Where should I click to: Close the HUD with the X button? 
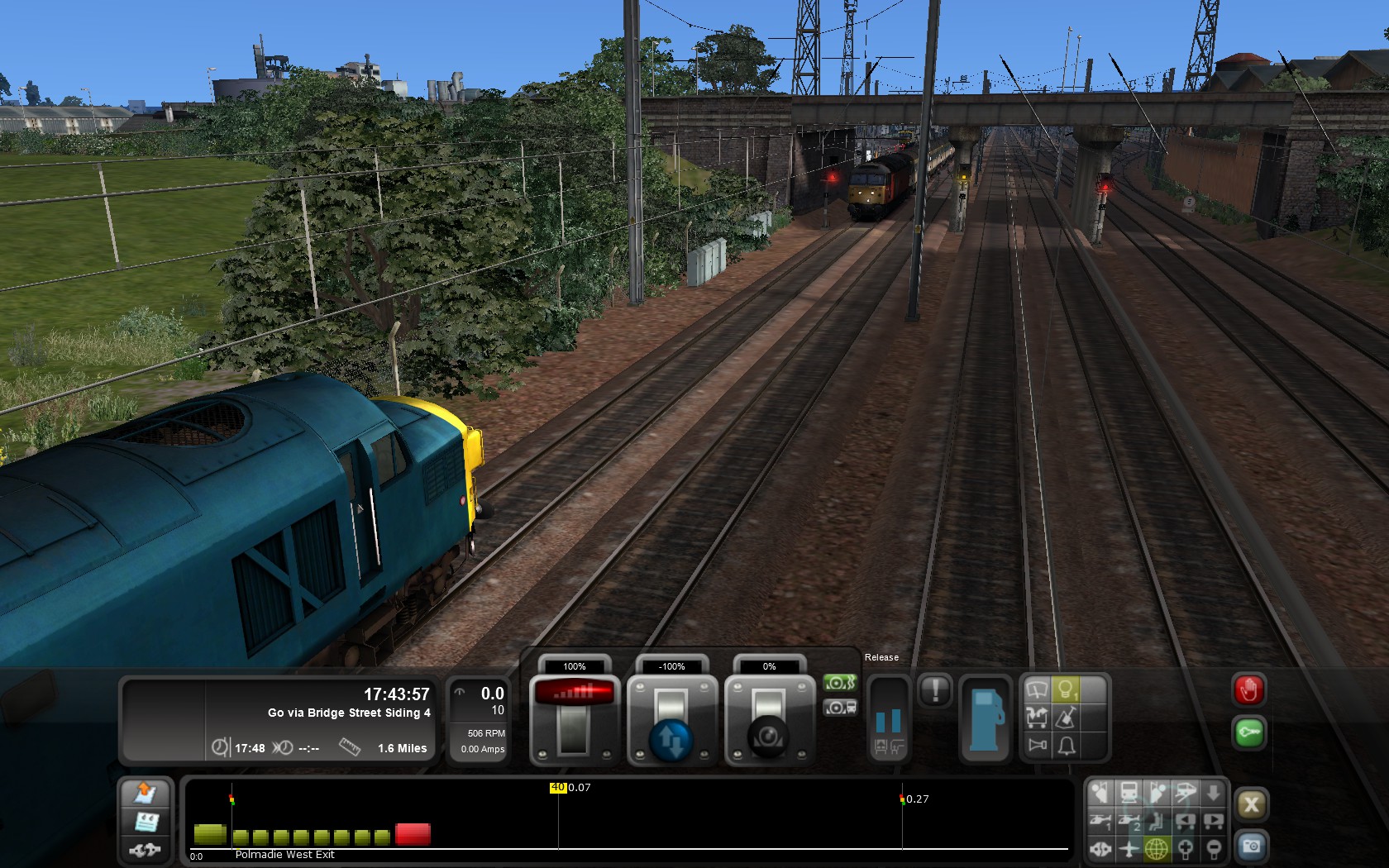point(1251,804)
